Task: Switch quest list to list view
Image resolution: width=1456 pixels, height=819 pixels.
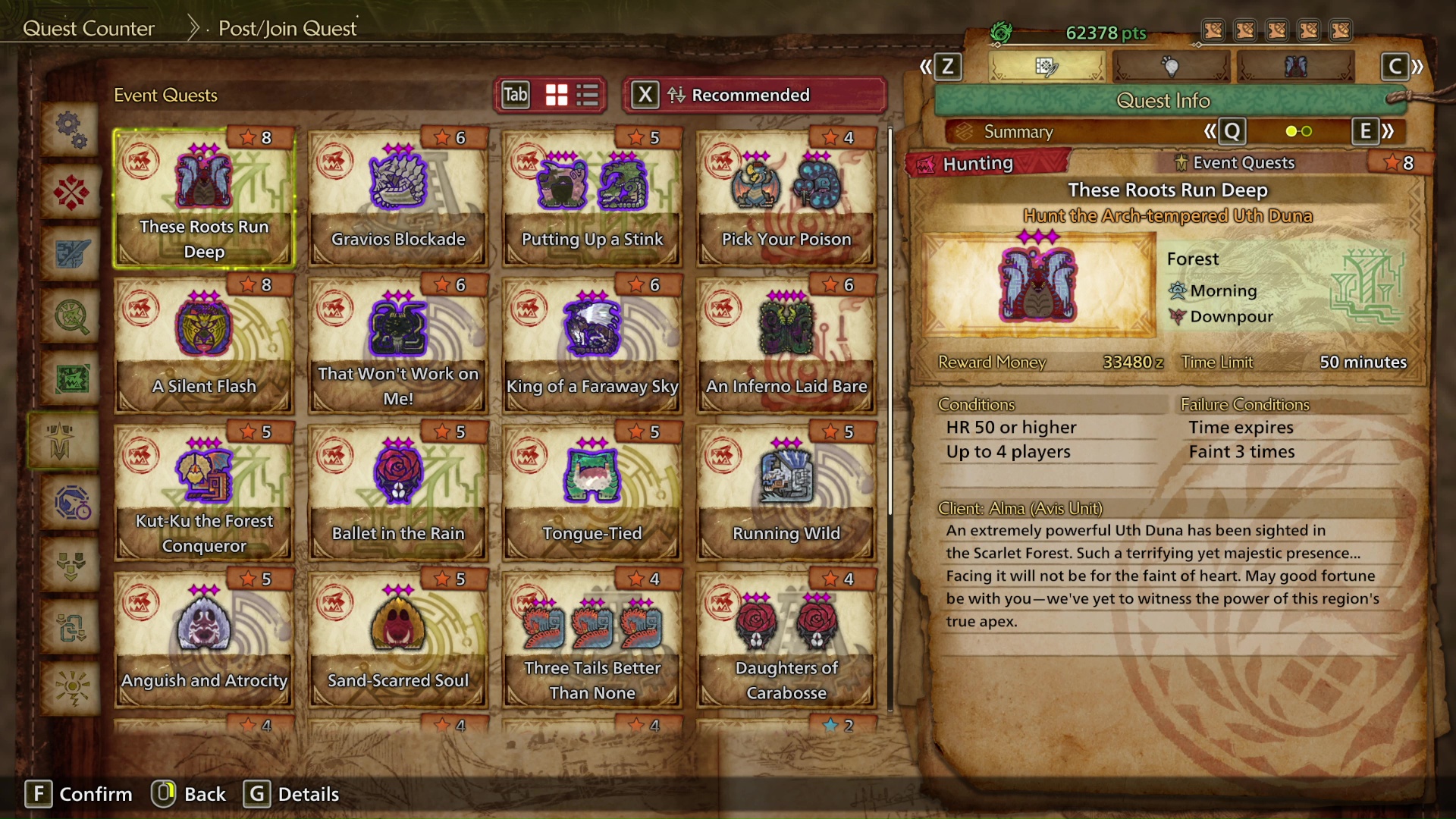Action: click(x=588, y=96)
